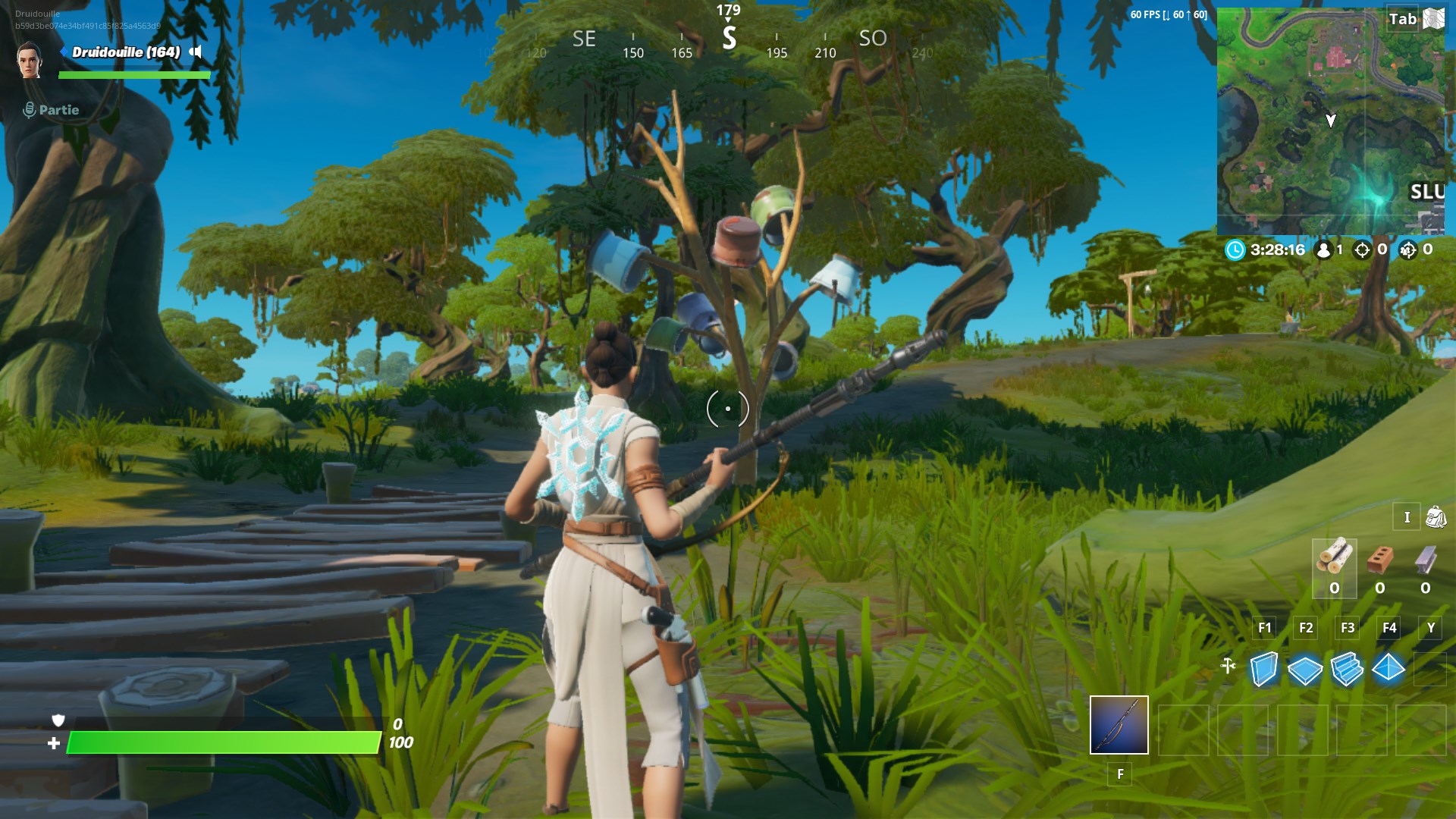Open the full map icon
This screenshot has height=819, width=1456.
coord(1433,19)
